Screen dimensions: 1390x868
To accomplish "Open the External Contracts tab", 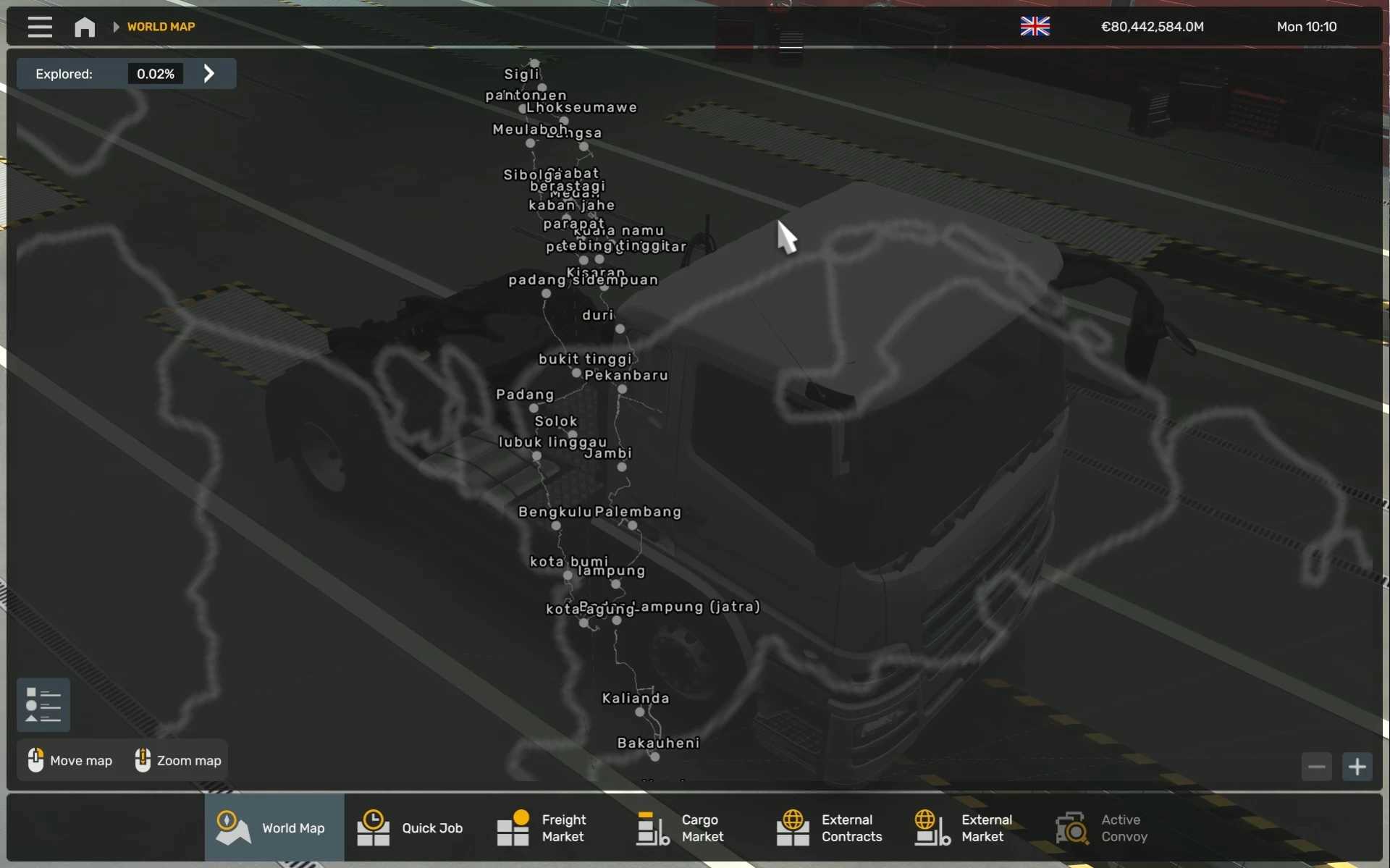I will click(830, 828).
